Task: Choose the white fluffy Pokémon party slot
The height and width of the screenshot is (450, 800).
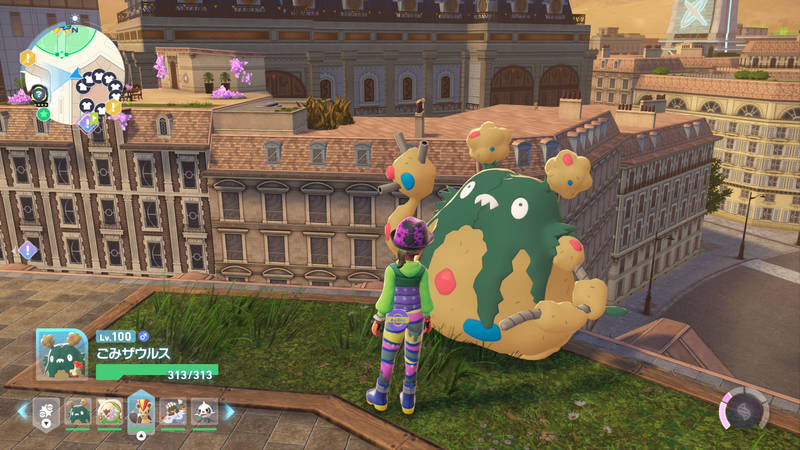Action: (x=110, y=410)
